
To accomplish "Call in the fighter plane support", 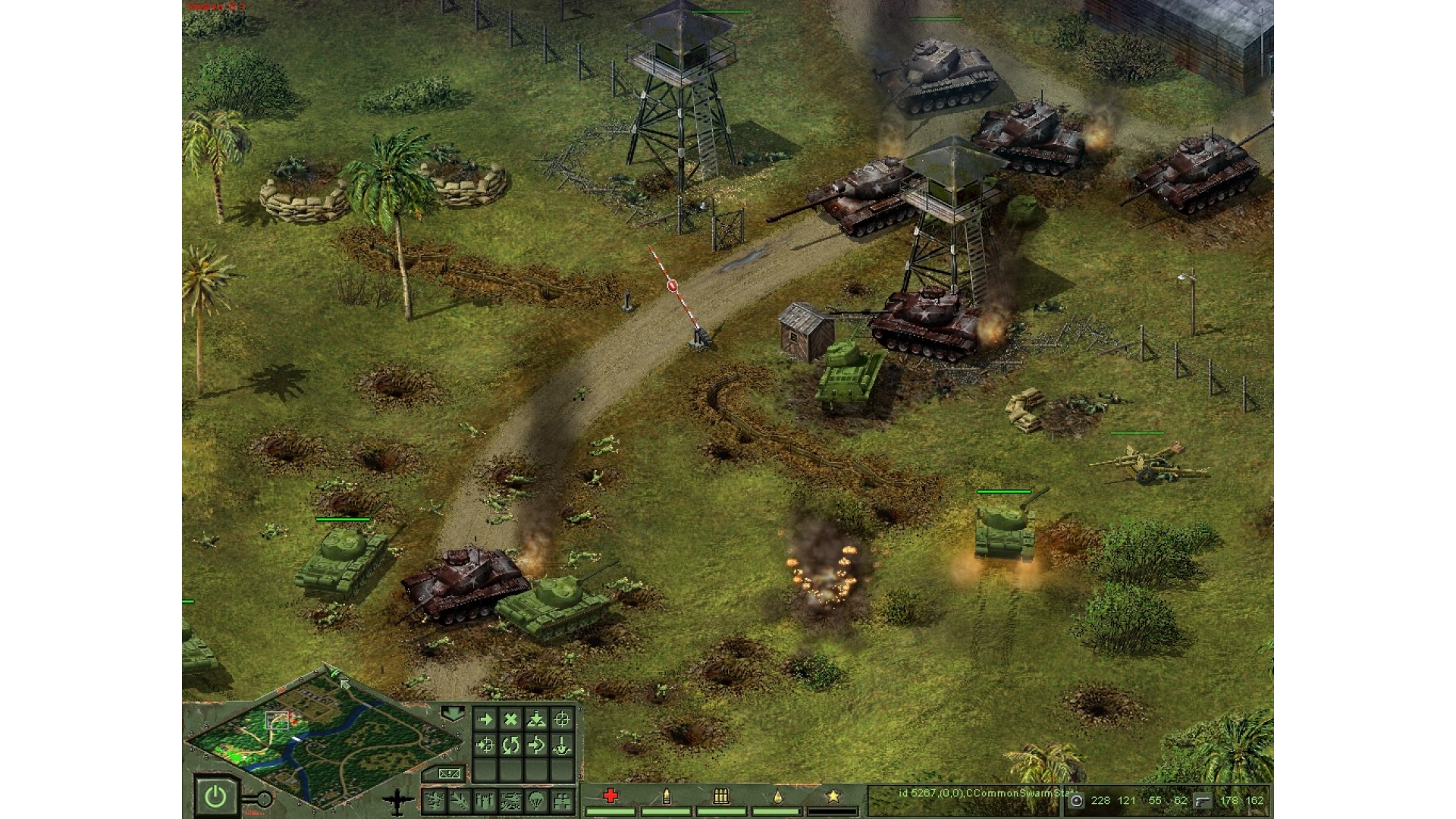I will (435, 800).
